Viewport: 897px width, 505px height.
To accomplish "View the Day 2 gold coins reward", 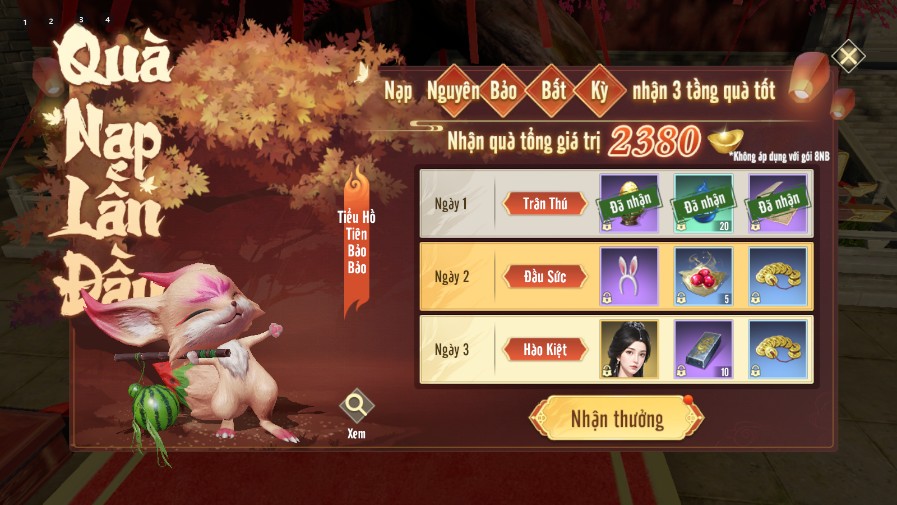I will (777, 276).
